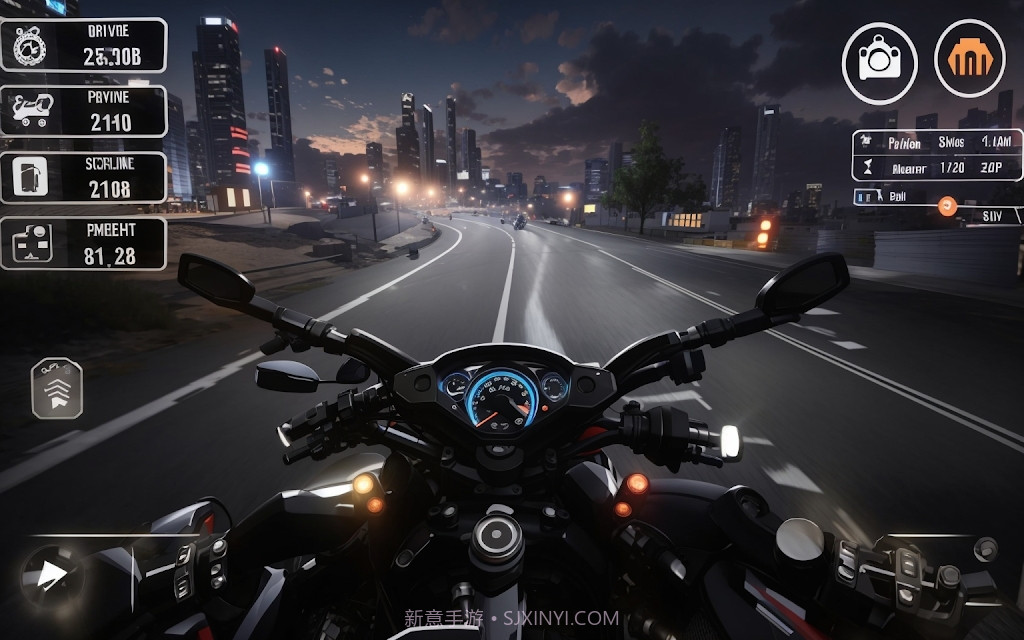Click the orange slider knob
1024x640 pixels.
click(x=946, y=207)
